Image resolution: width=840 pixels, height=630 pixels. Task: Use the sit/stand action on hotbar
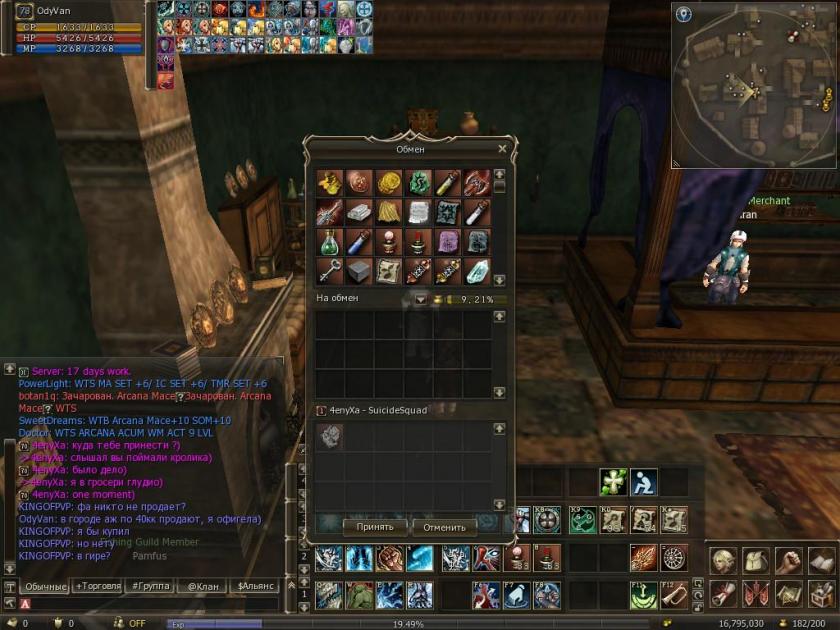pyautogui.click(x=643, y=483)
